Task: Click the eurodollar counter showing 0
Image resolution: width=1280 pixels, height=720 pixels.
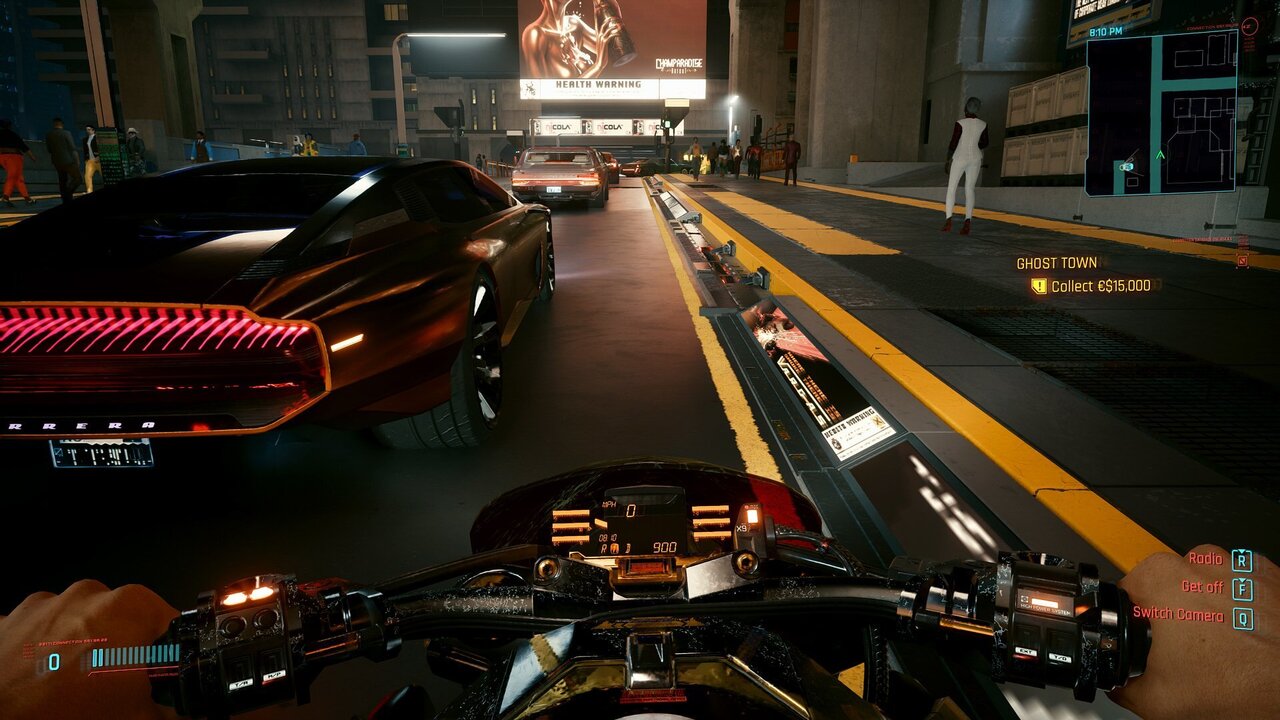Action: point(53,660)
